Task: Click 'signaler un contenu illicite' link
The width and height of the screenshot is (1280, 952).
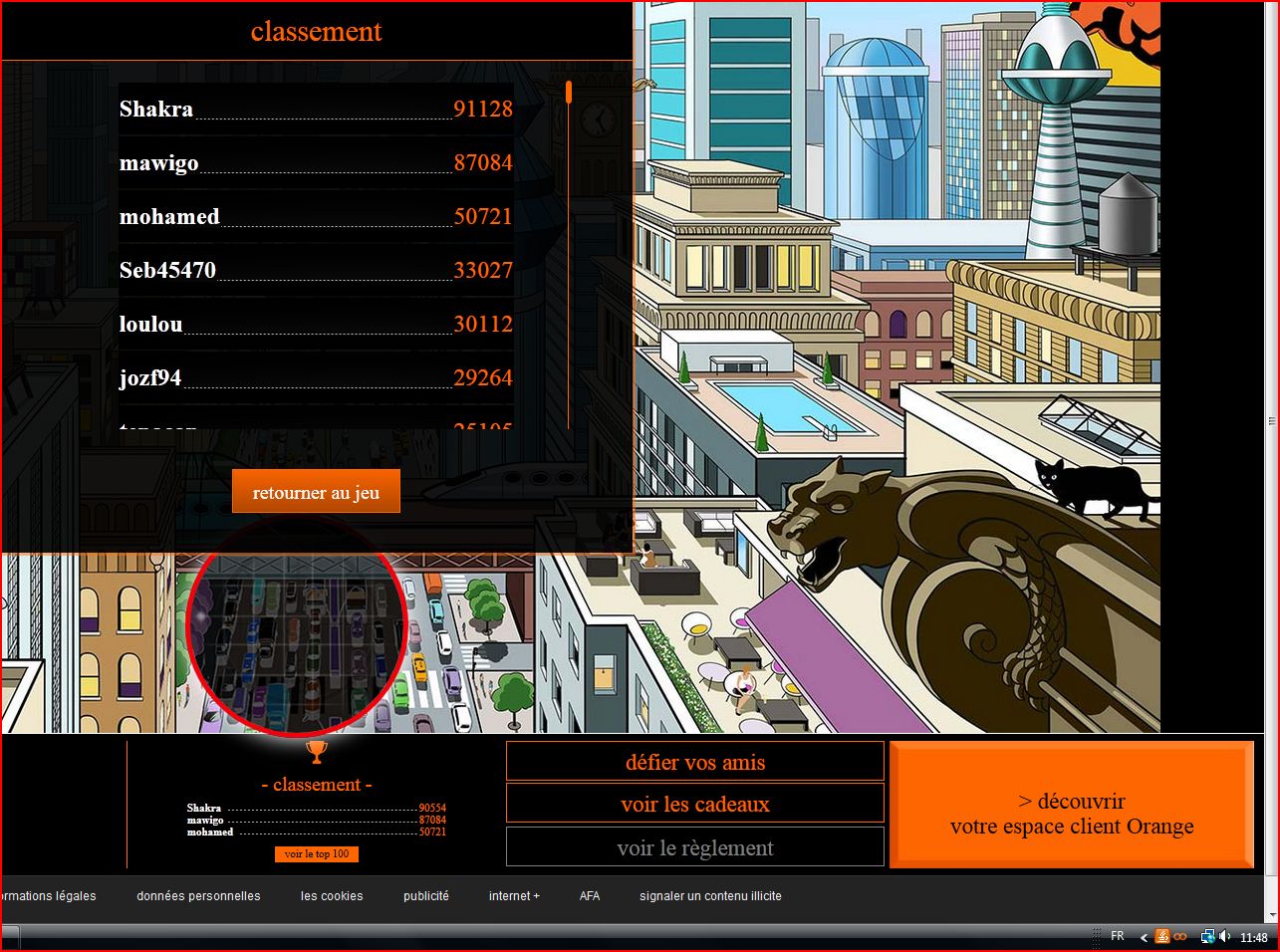Action: [x=711, y=895]
